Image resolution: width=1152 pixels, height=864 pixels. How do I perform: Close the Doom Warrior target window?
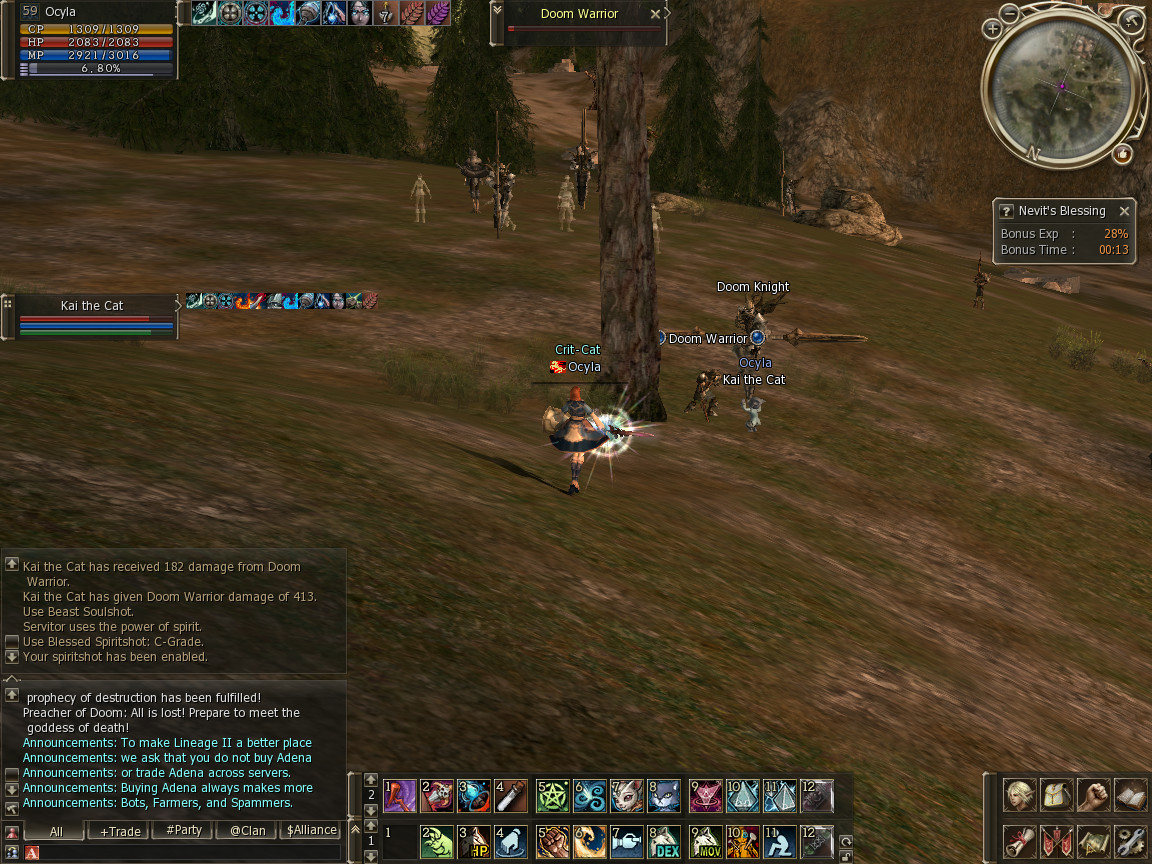[655, 14]
